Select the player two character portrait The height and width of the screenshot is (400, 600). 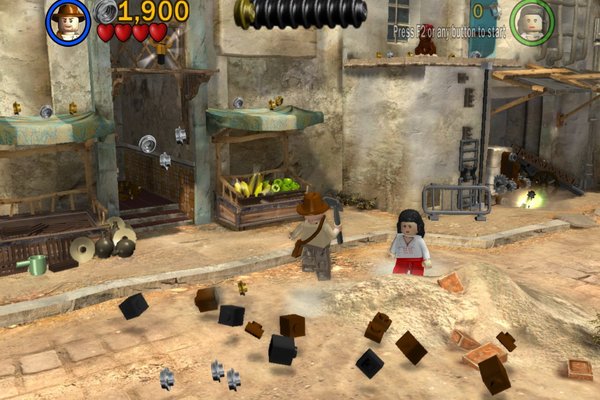pos(532,20)
